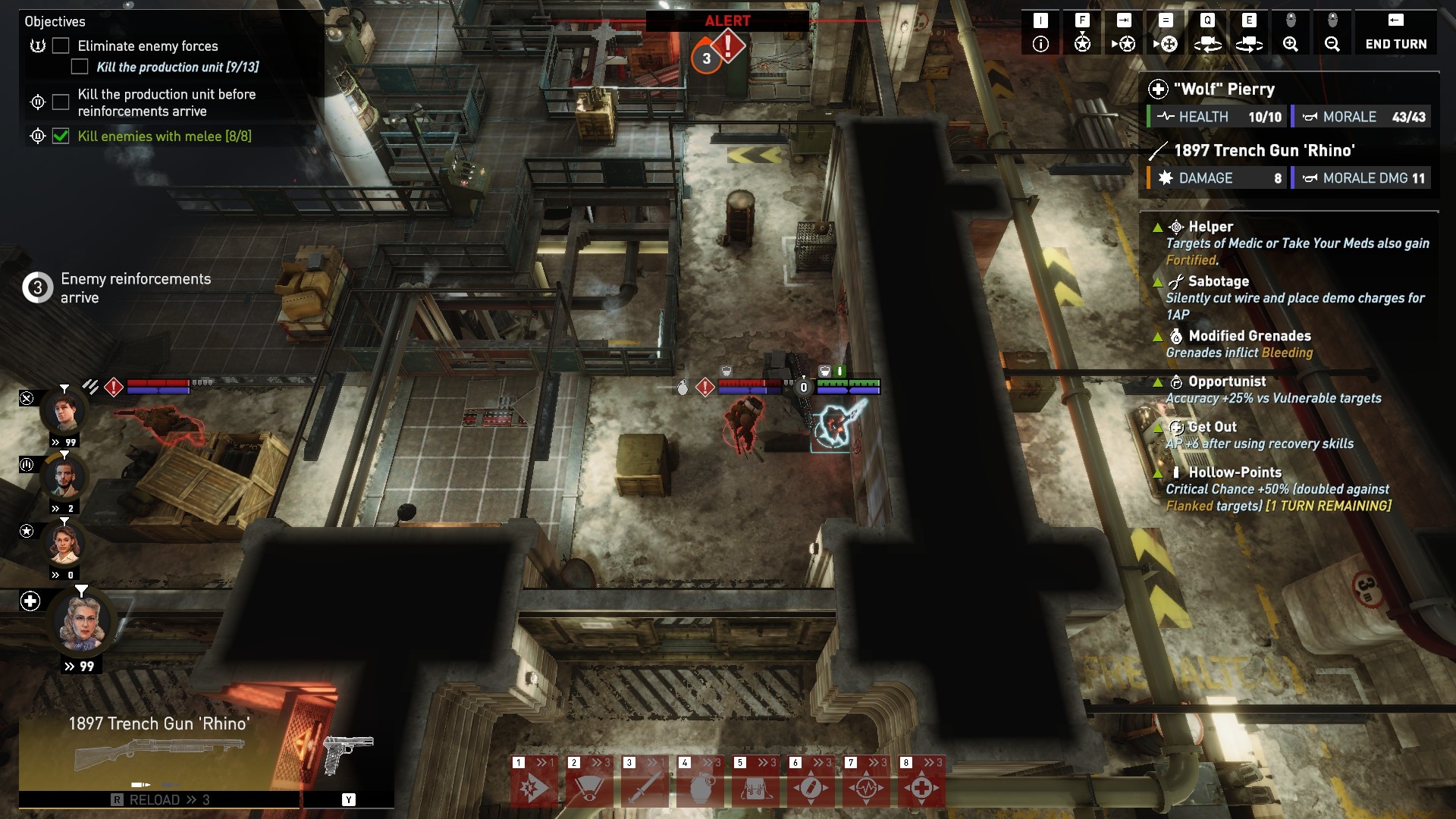Cycle to next target (arrow and crosshair icon)
The height and width of the screenshot is (819, 1456).
(1166, 35)
